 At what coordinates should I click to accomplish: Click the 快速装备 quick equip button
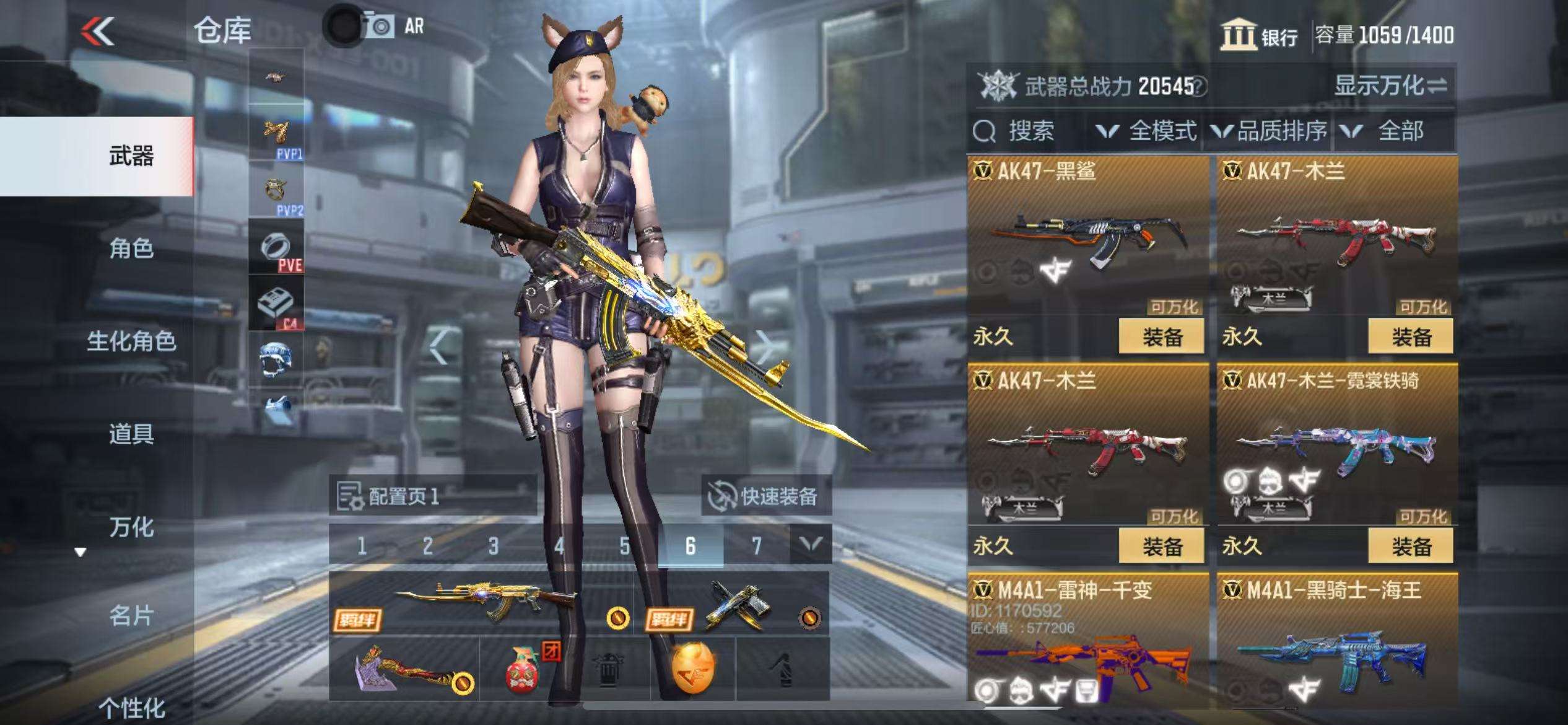tap(767, 496)
